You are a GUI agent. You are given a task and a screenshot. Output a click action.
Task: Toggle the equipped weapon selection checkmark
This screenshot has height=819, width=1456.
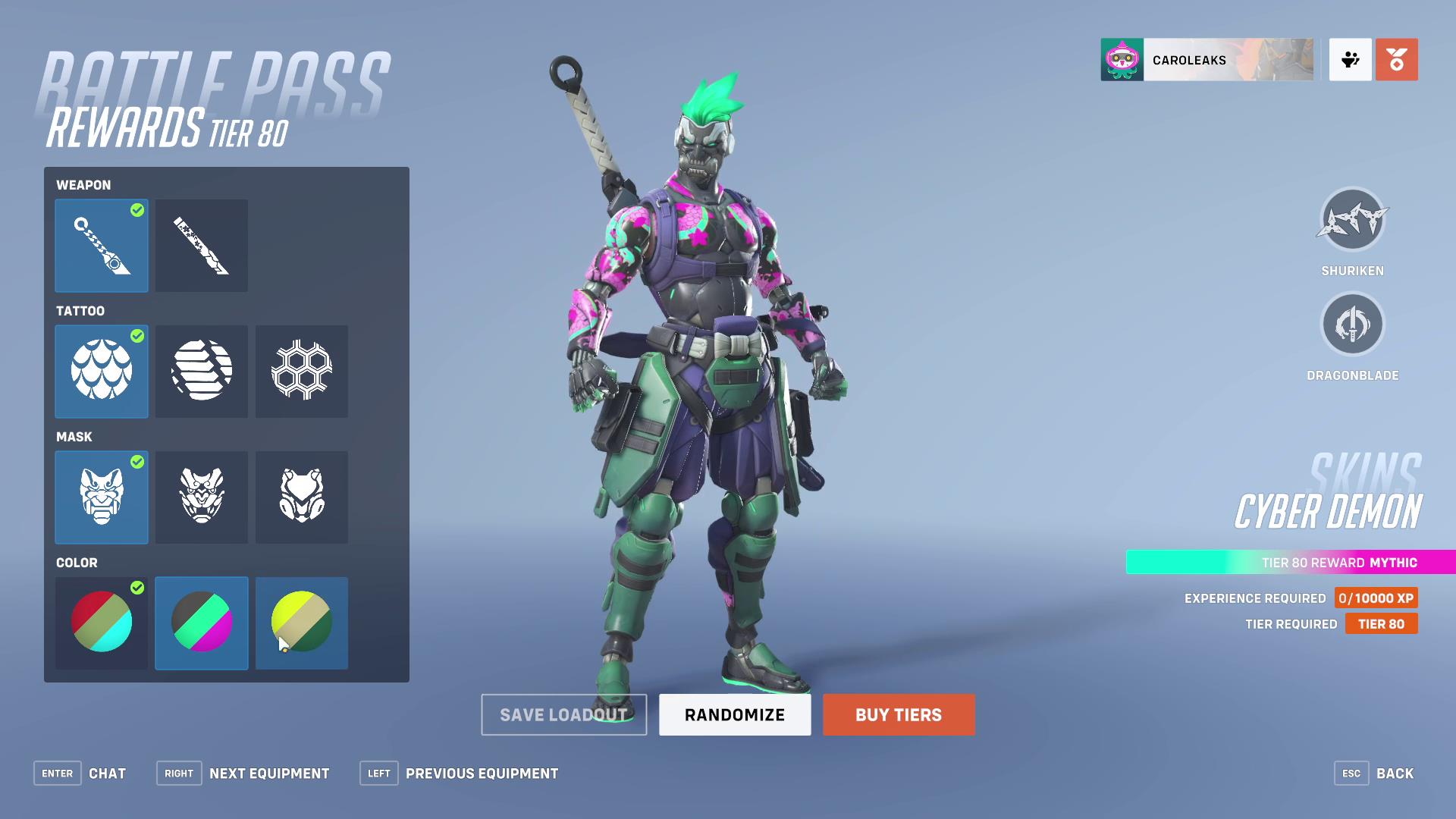pos(136,212)
